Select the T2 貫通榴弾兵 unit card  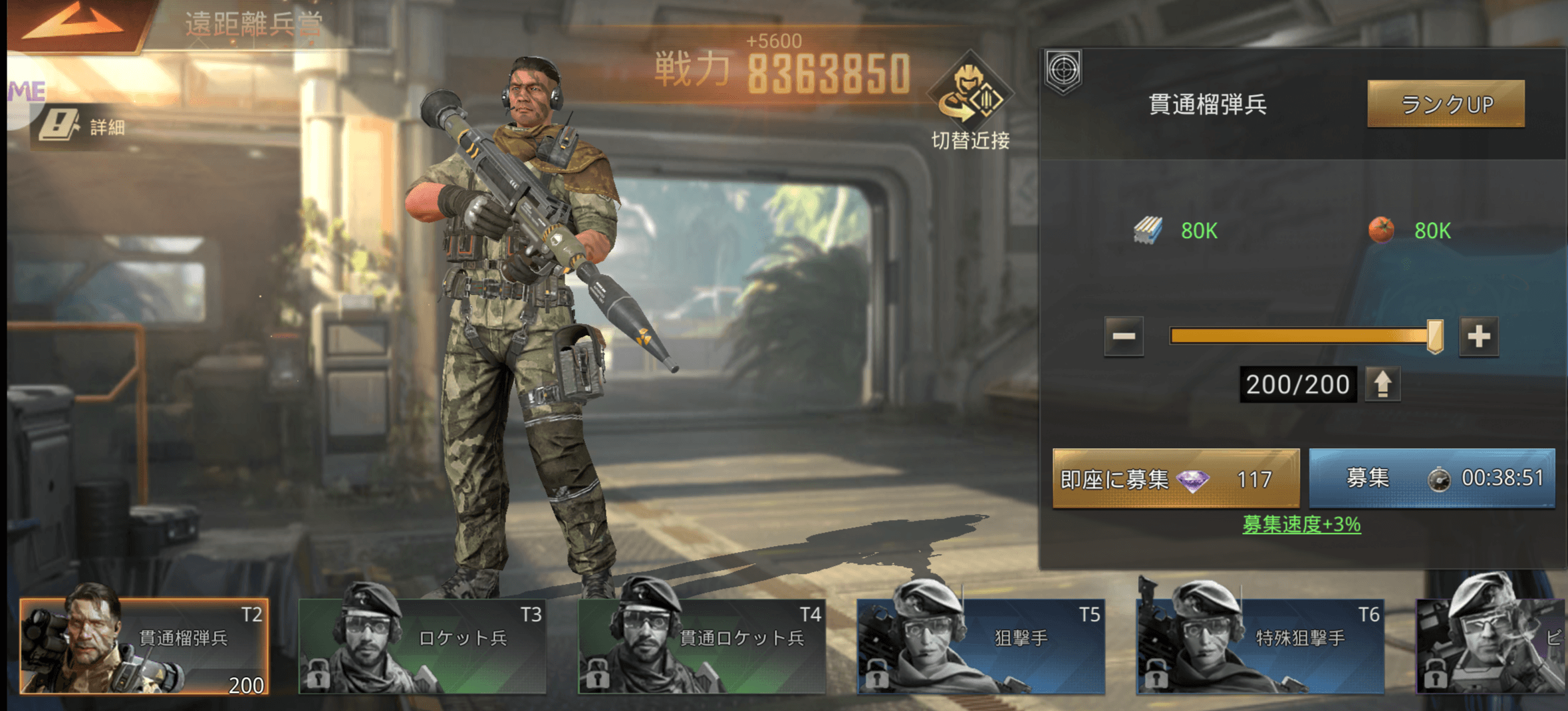[144, 646]
